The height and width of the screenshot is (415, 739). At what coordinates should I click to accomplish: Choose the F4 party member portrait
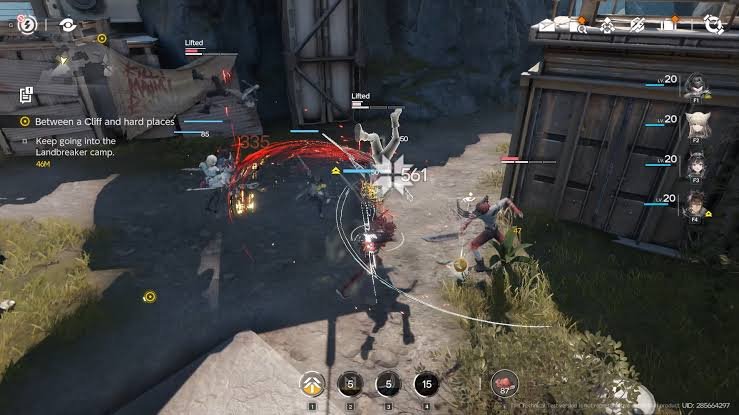coord(693,204)
